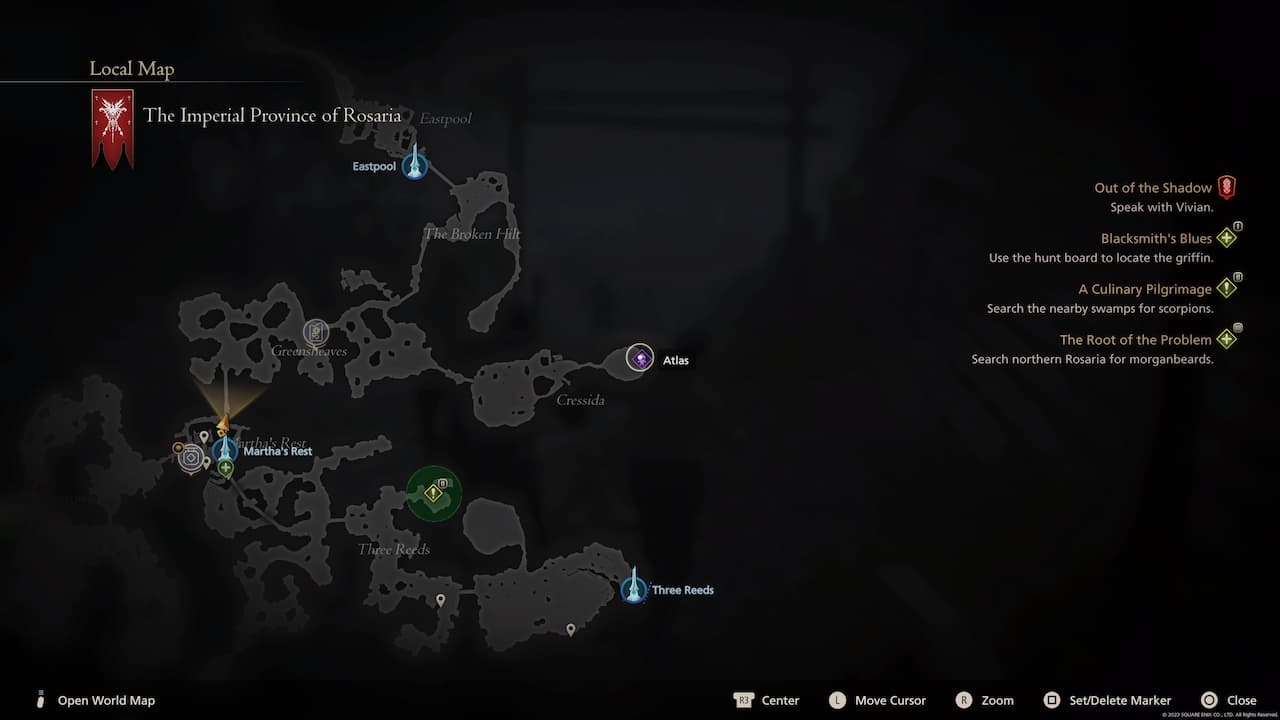Viewport: 1280px width, 720px height.
Task: Open World Map from the bottom left
Action: [106, 700]
